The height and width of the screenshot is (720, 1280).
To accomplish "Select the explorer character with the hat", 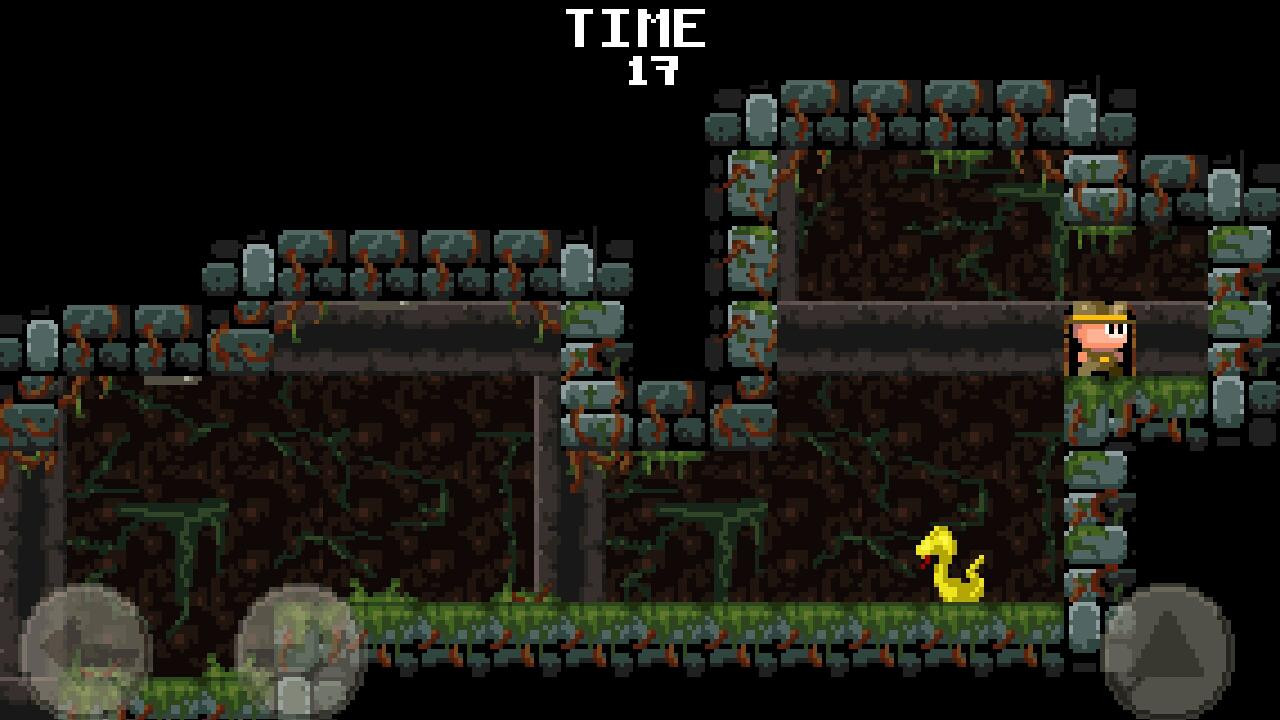I will tap(1100, 340).
